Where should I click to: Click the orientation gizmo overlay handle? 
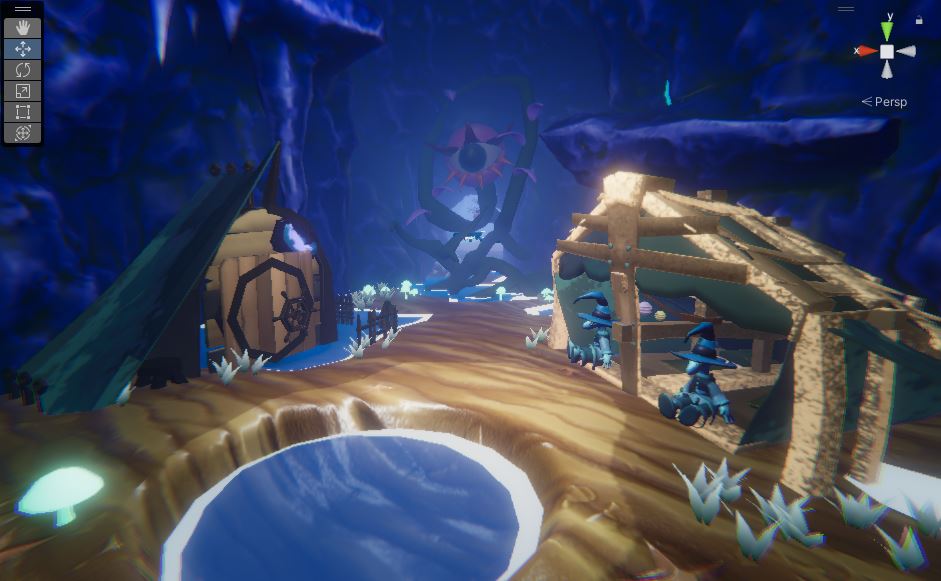pos(846,9)
